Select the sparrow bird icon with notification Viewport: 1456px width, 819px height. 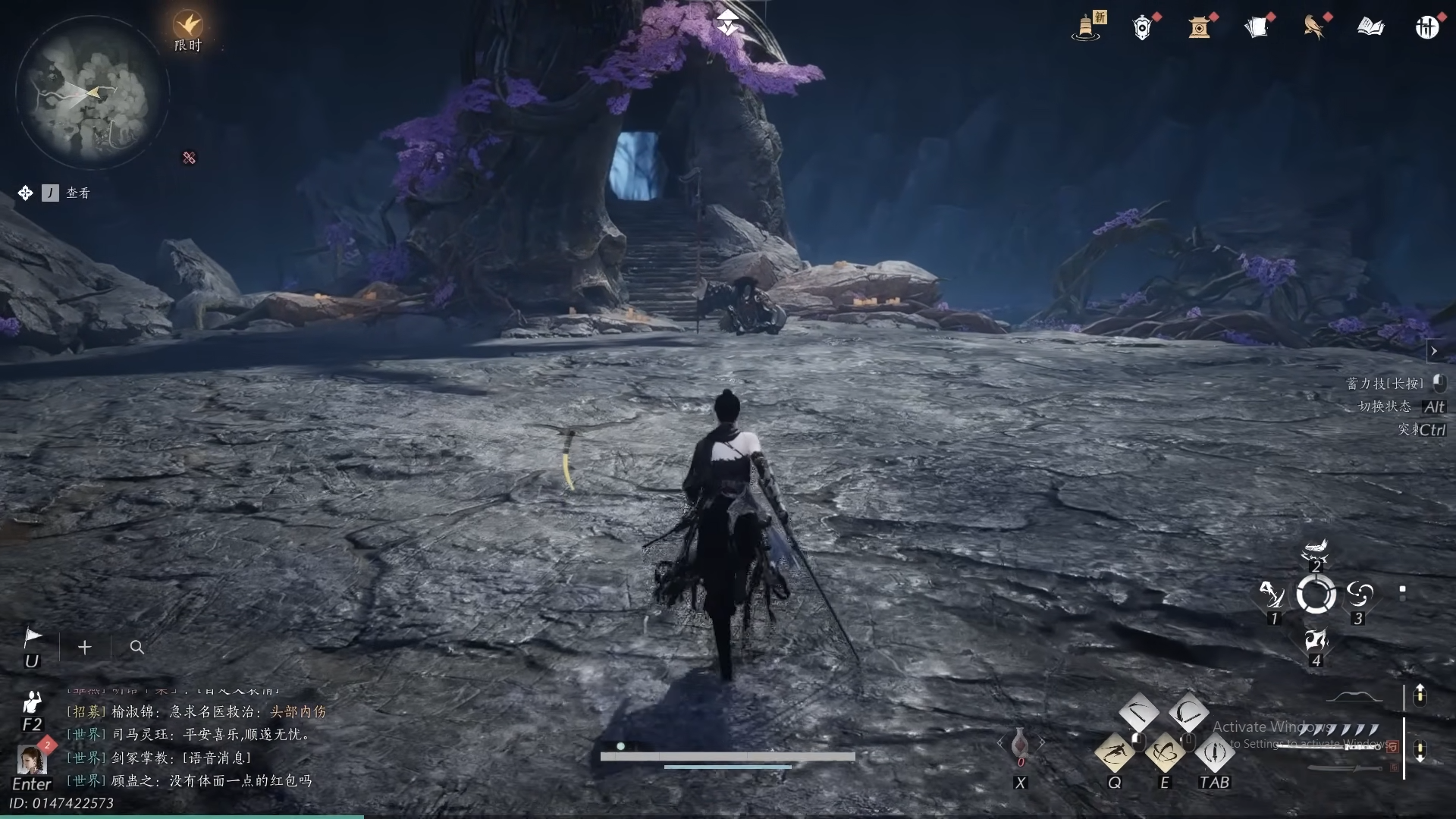(1314, 27)
